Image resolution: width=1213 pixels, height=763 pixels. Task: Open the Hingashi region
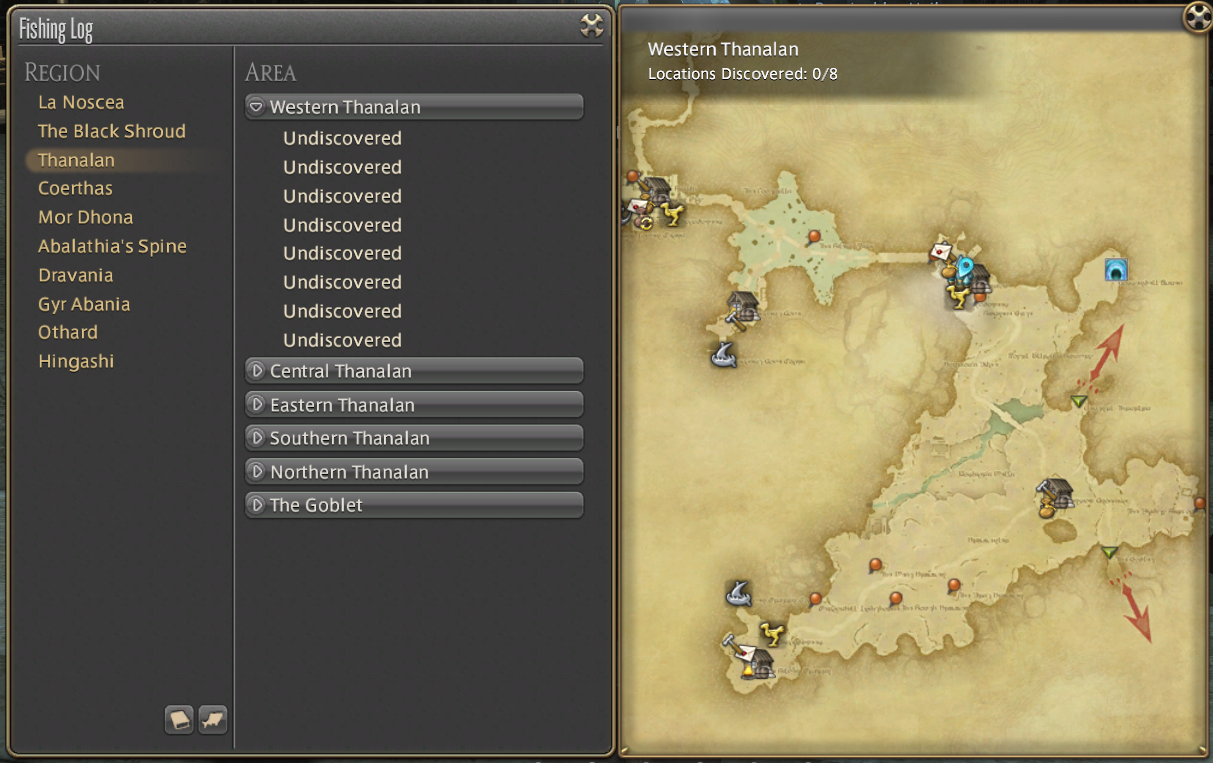(x=76, y=361)
